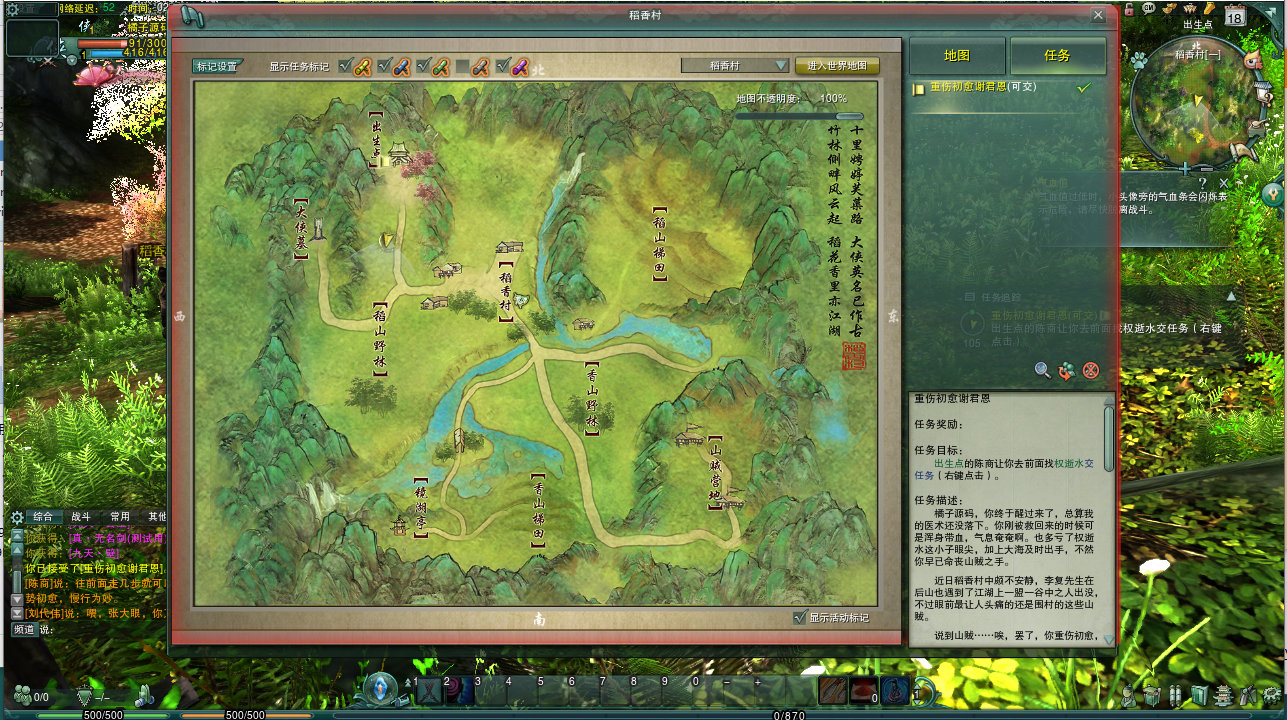Switch to the 地图 tab
This screenshot has height=720, width=1287.
(x=955, y=56)
